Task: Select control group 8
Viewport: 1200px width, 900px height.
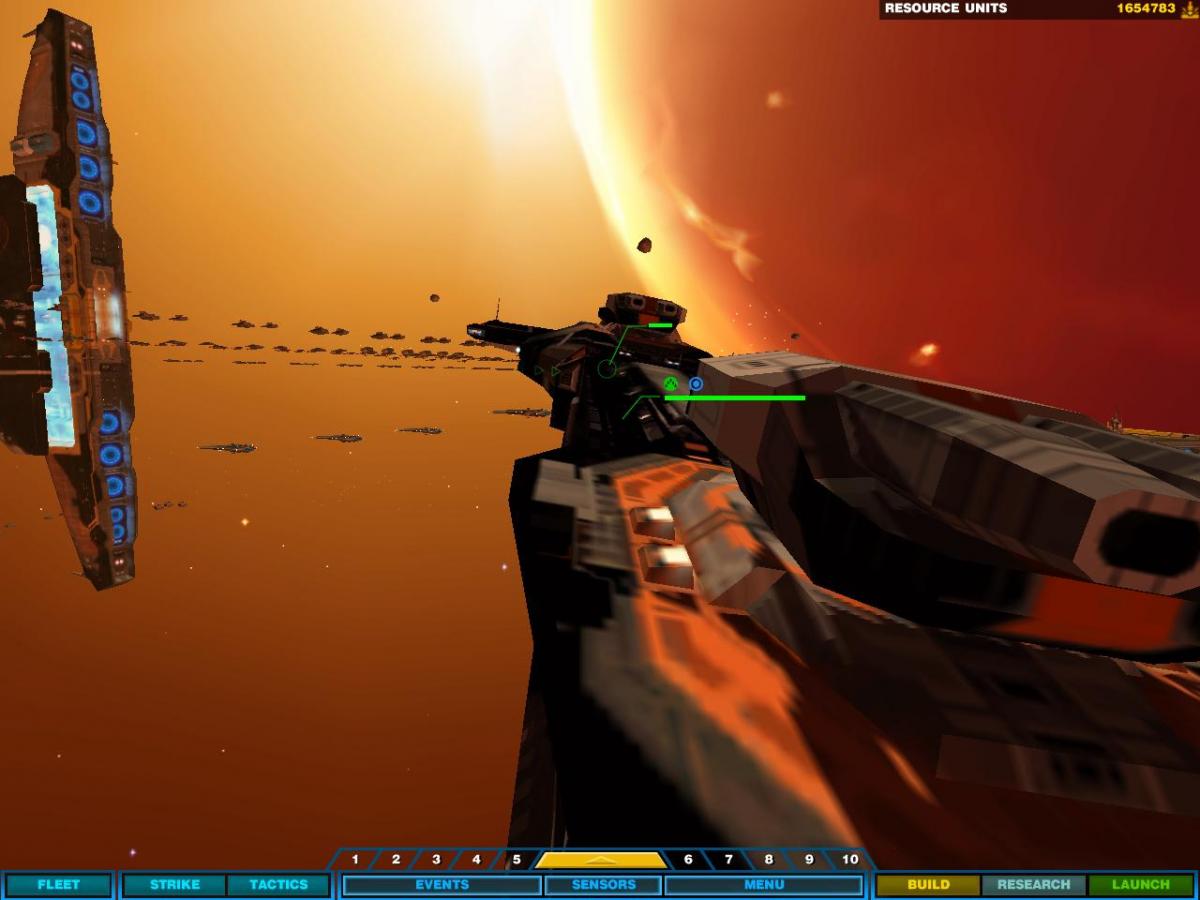Action: (x=768, y=860)
